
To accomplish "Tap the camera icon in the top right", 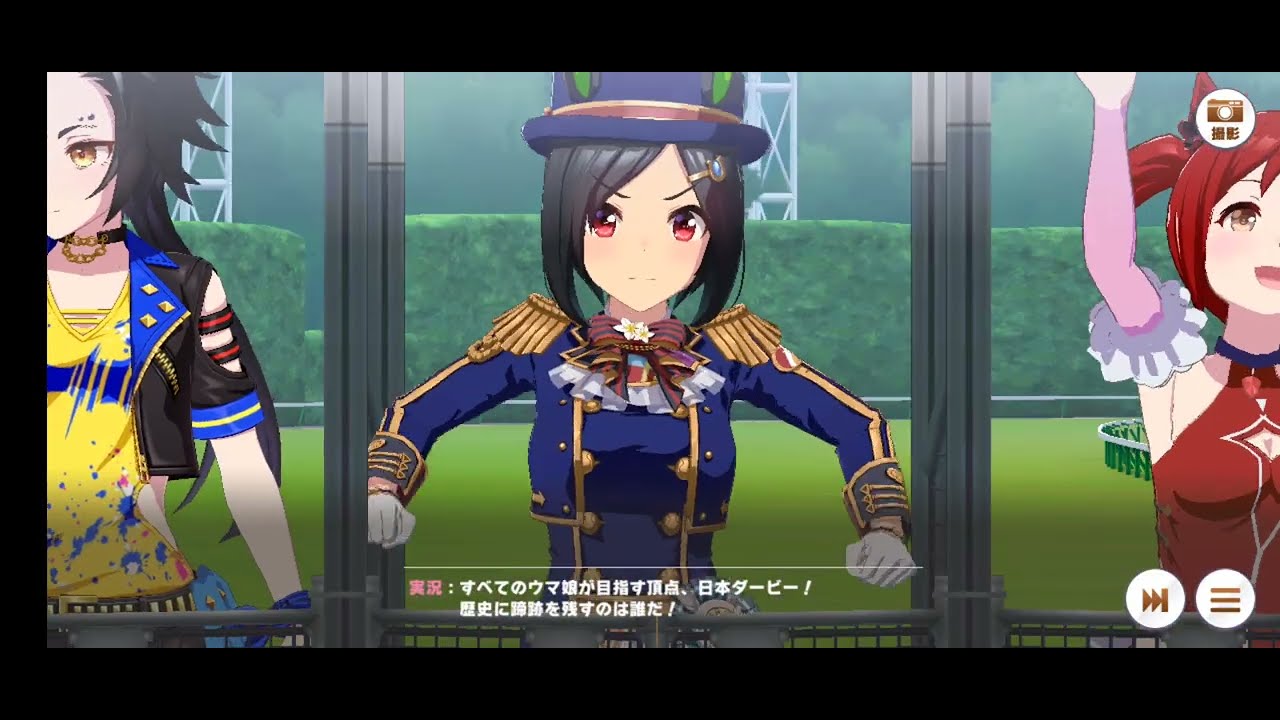I will [1224, 119].
